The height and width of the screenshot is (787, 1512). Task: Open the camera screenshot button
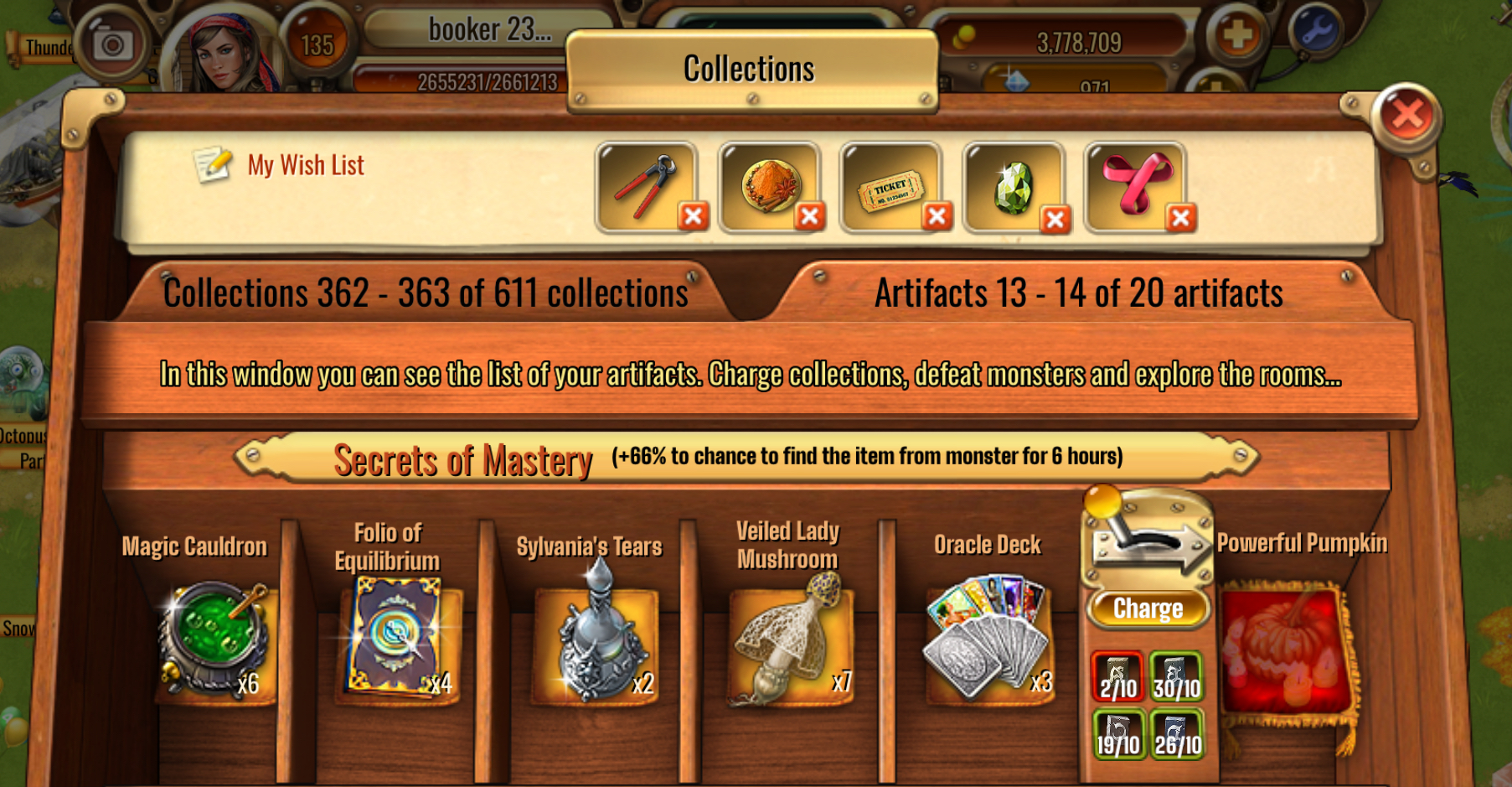(112, 44)
